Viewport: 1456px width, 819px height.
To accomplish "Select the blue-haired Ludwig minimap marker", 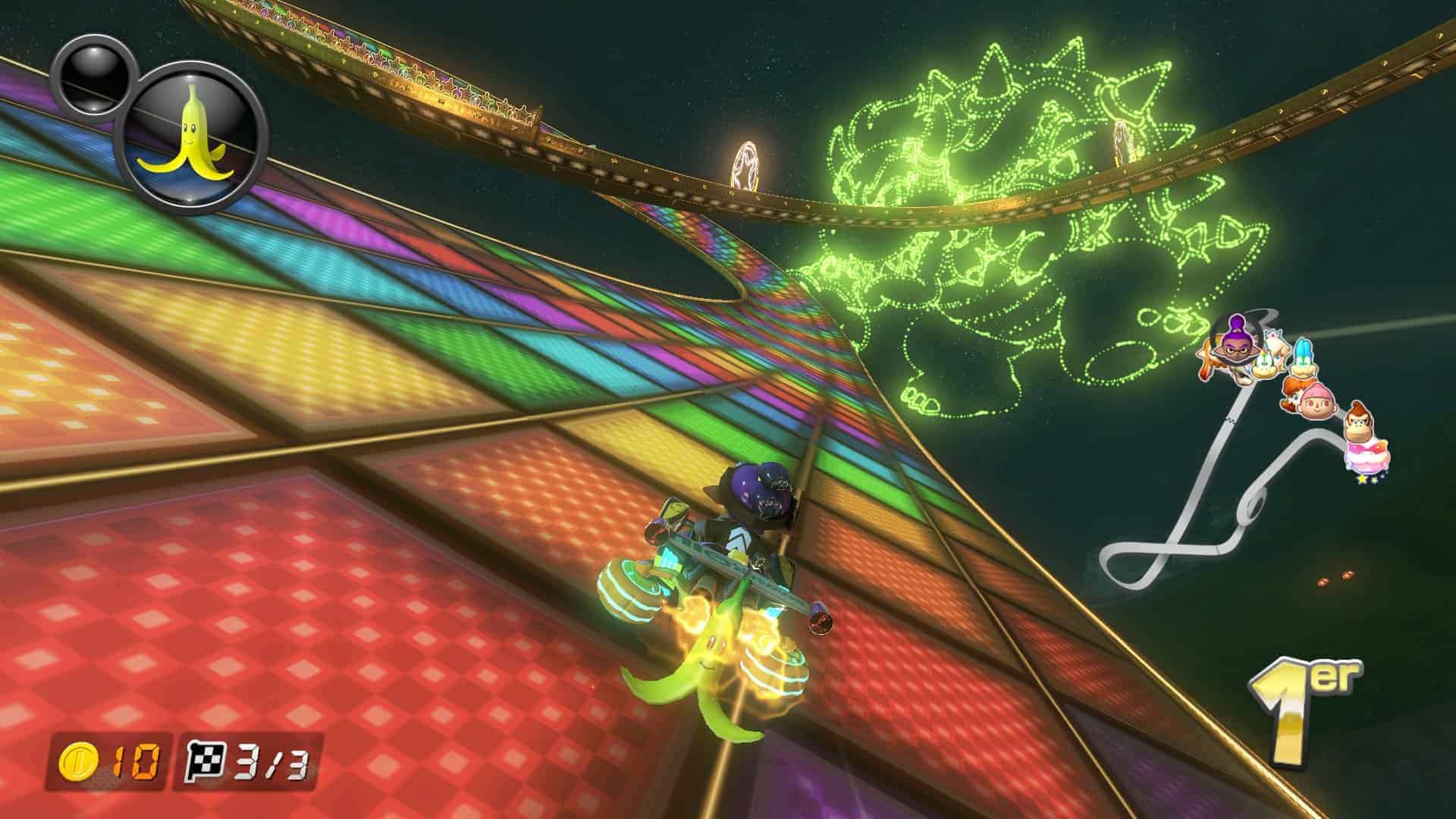I will (x=1303, y=360).
